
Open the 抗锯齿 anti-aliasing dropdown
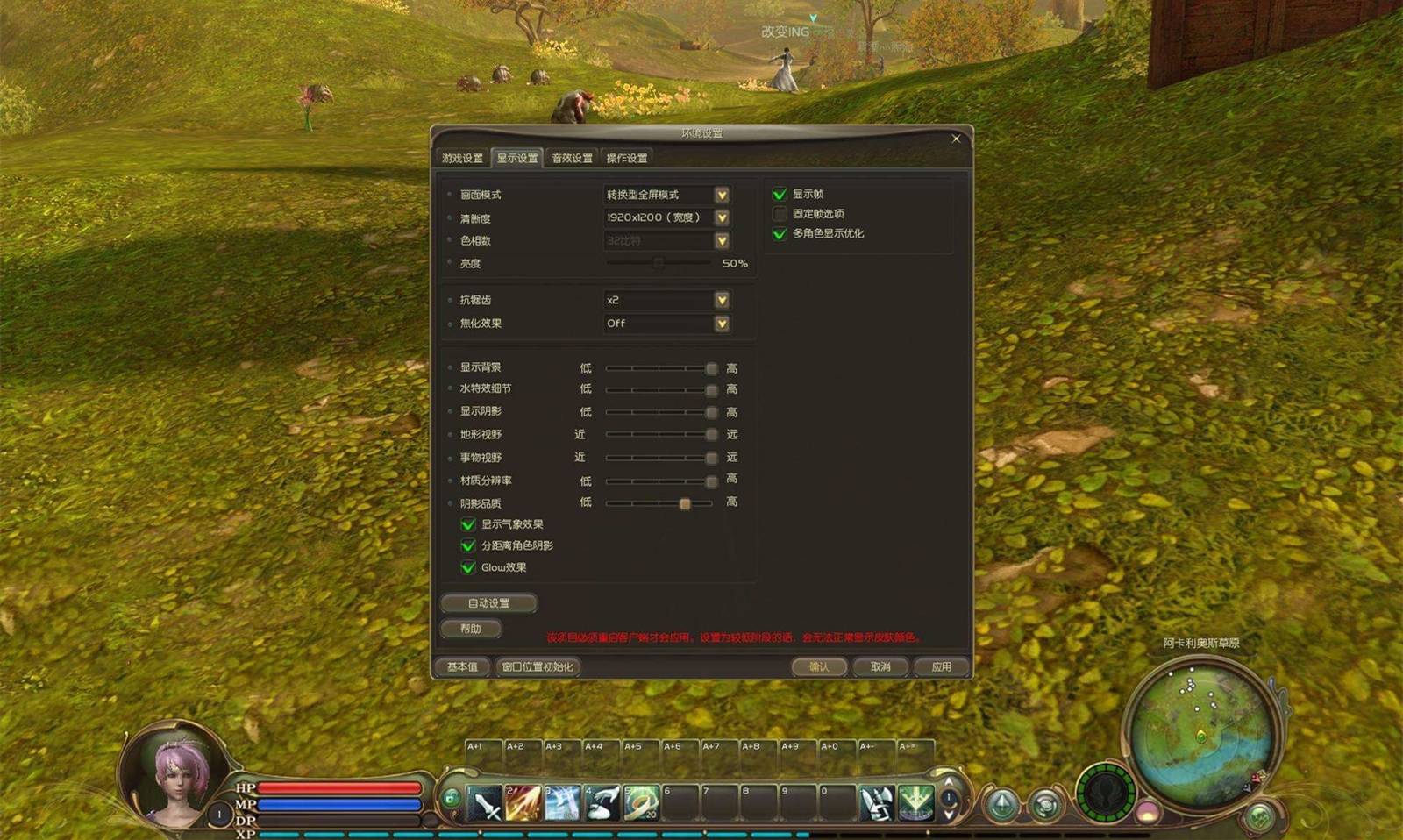pos(722,300)
